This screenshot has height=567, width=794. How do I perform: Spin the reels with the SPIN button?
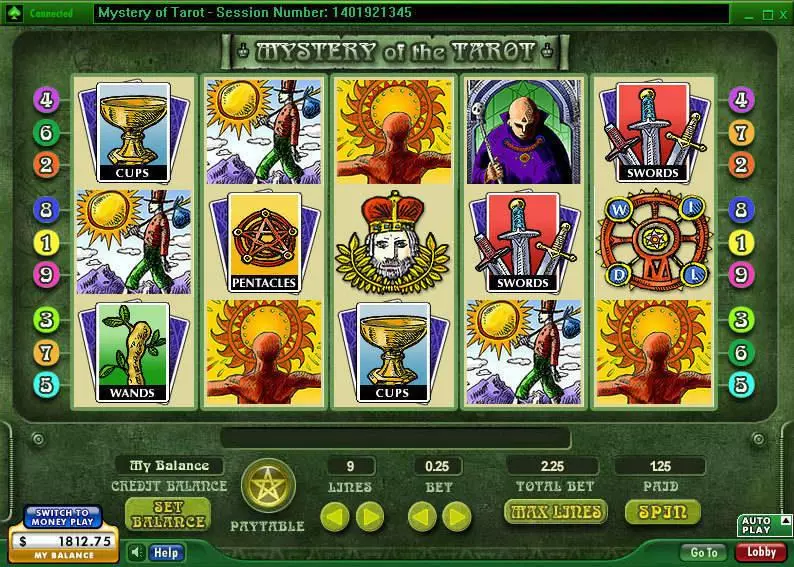pos(662,512)
